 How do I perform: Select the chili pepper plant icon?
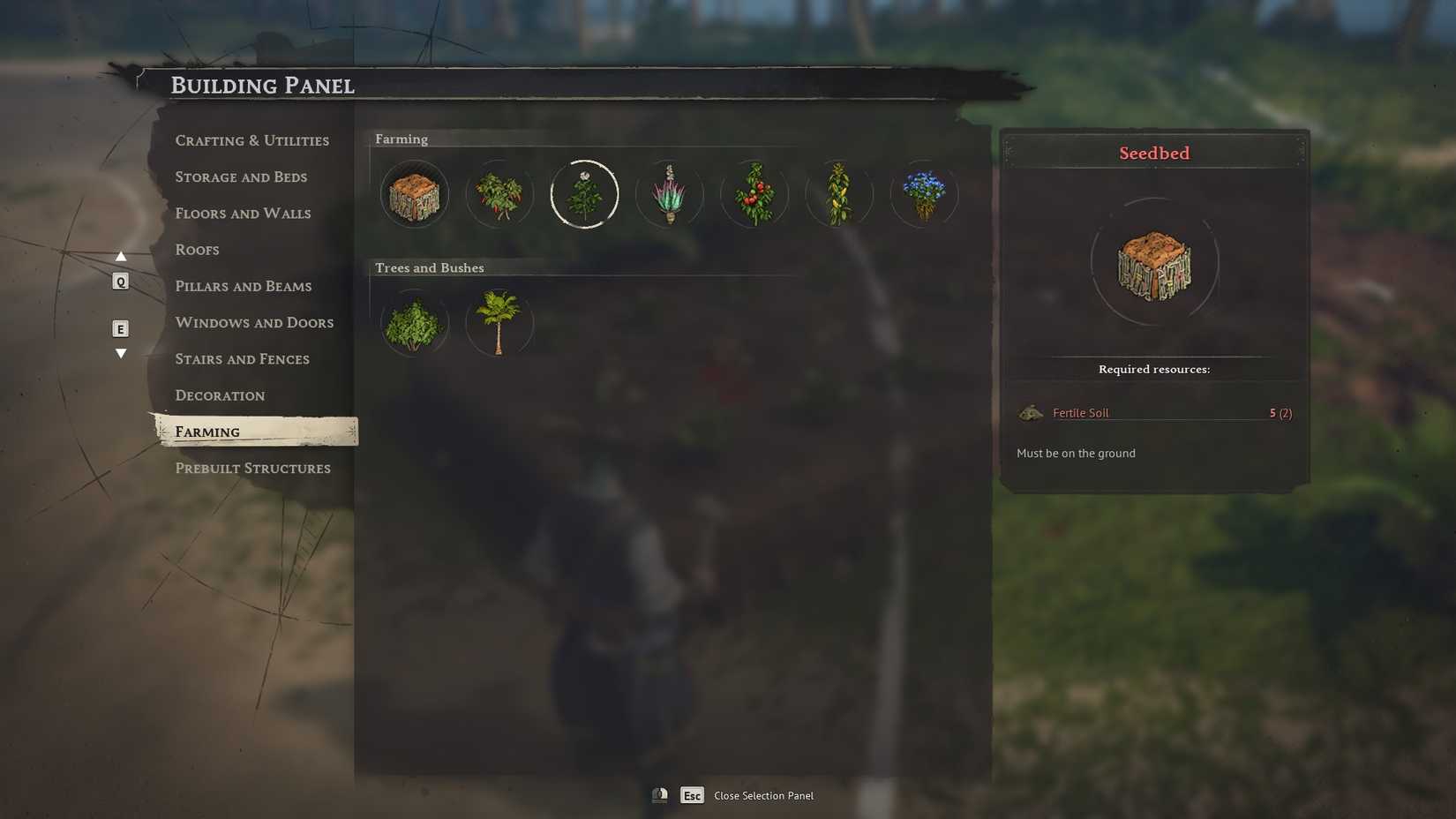499,193
